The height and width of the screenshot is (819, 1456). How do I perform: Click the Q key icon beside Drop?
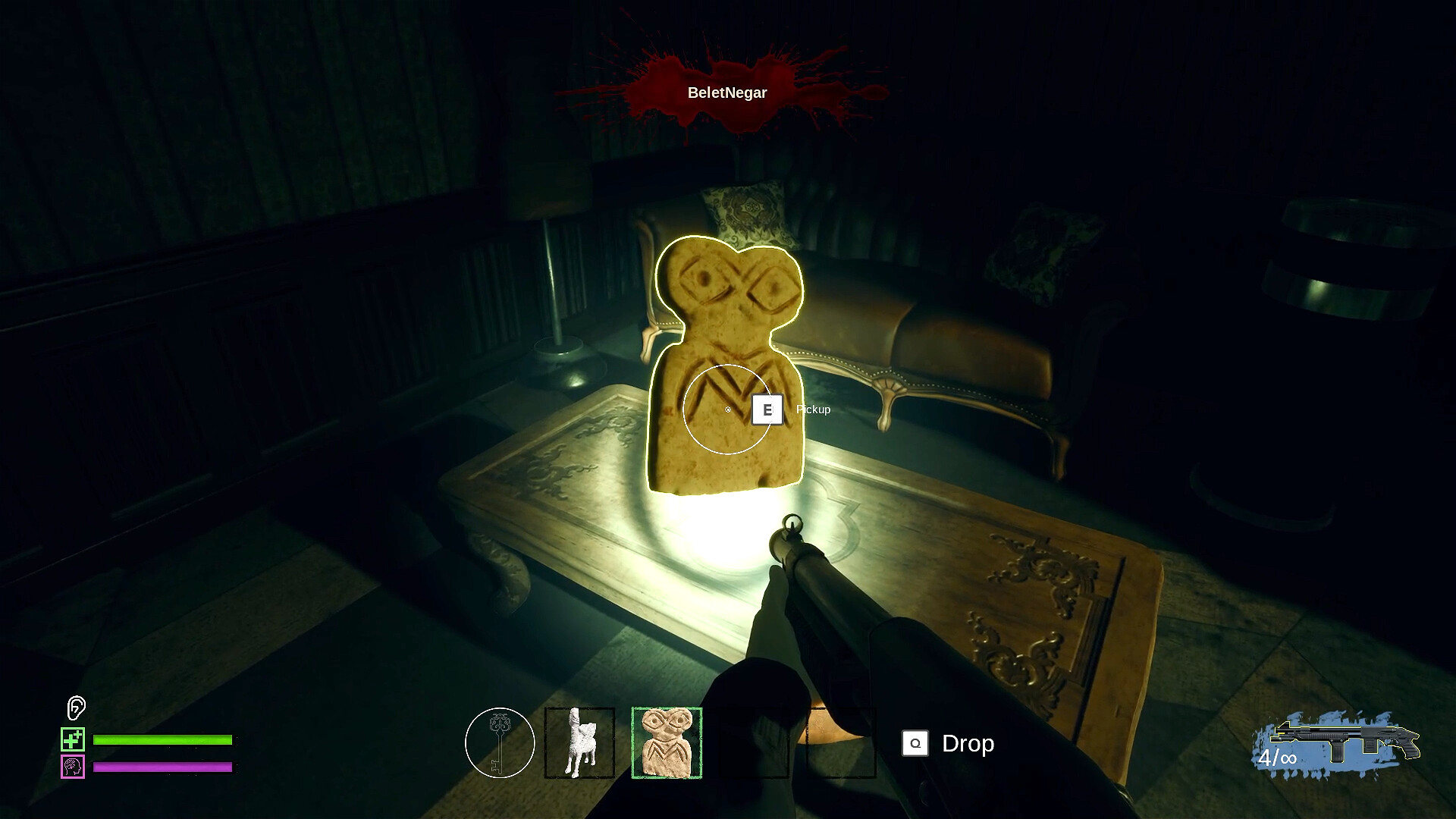(x=915, y=744)
